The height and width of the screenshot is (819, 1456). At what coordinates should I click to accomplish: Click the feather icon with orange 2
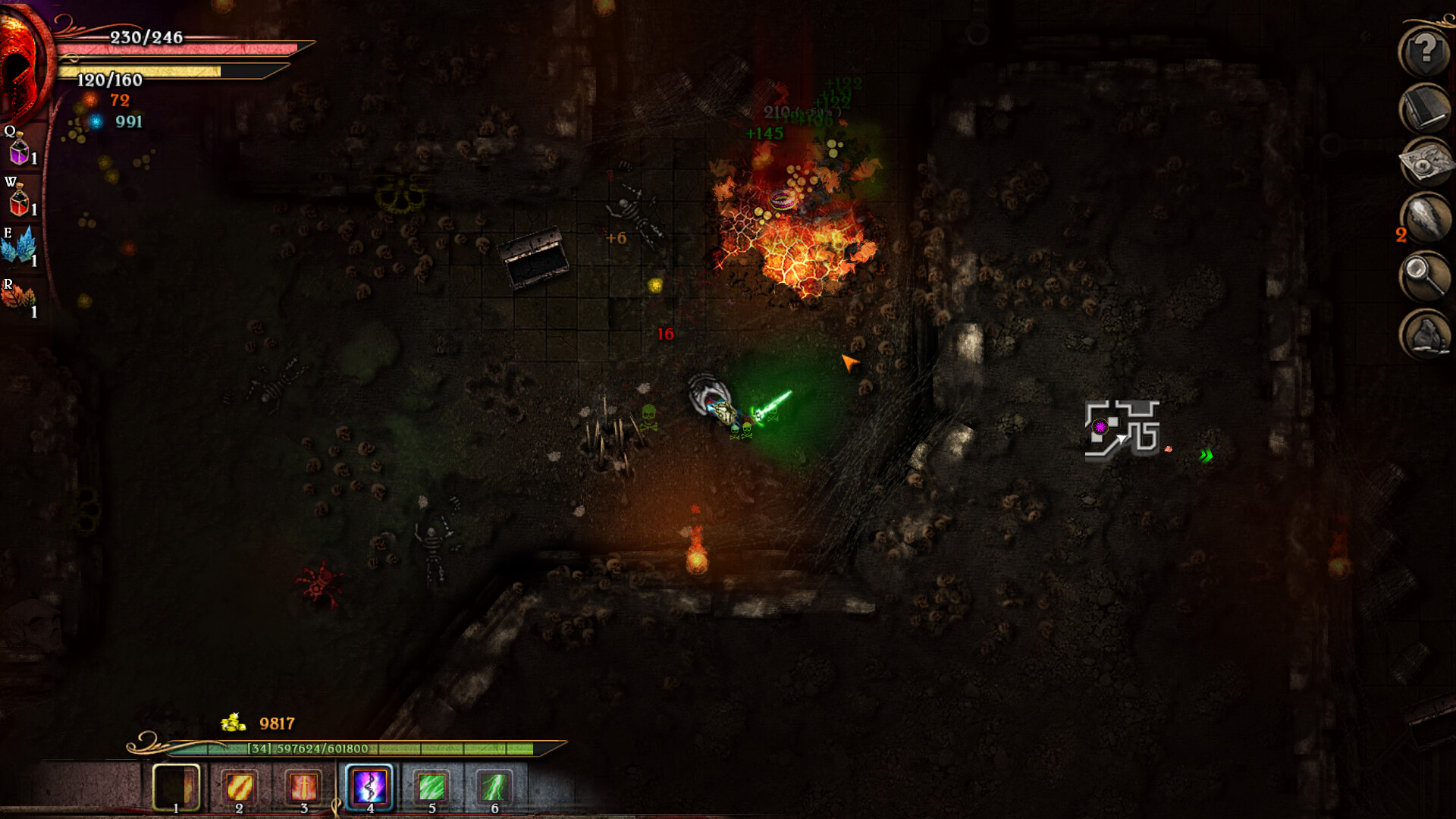tap(1424, 220)
